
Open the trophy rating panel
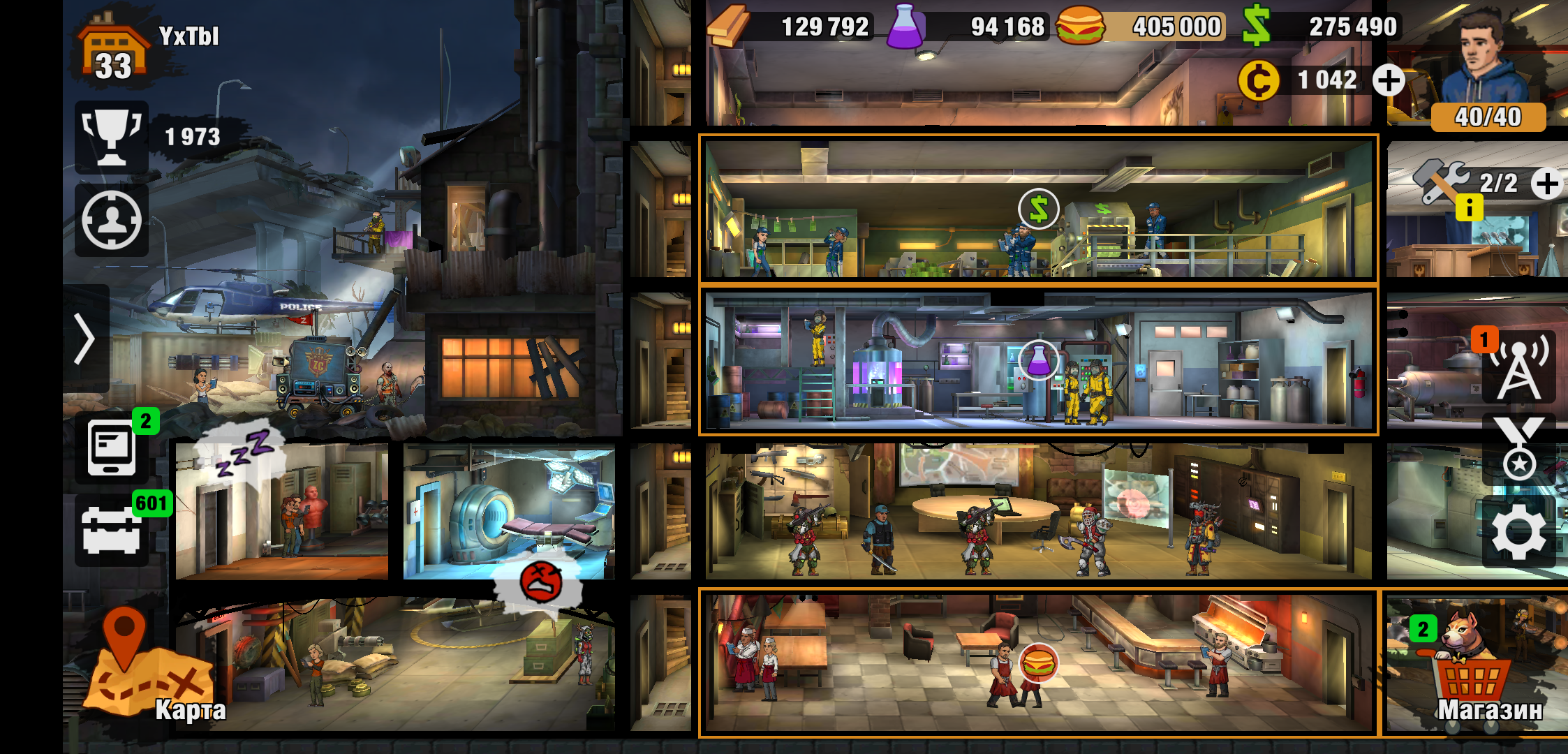[x=112, y=137]
